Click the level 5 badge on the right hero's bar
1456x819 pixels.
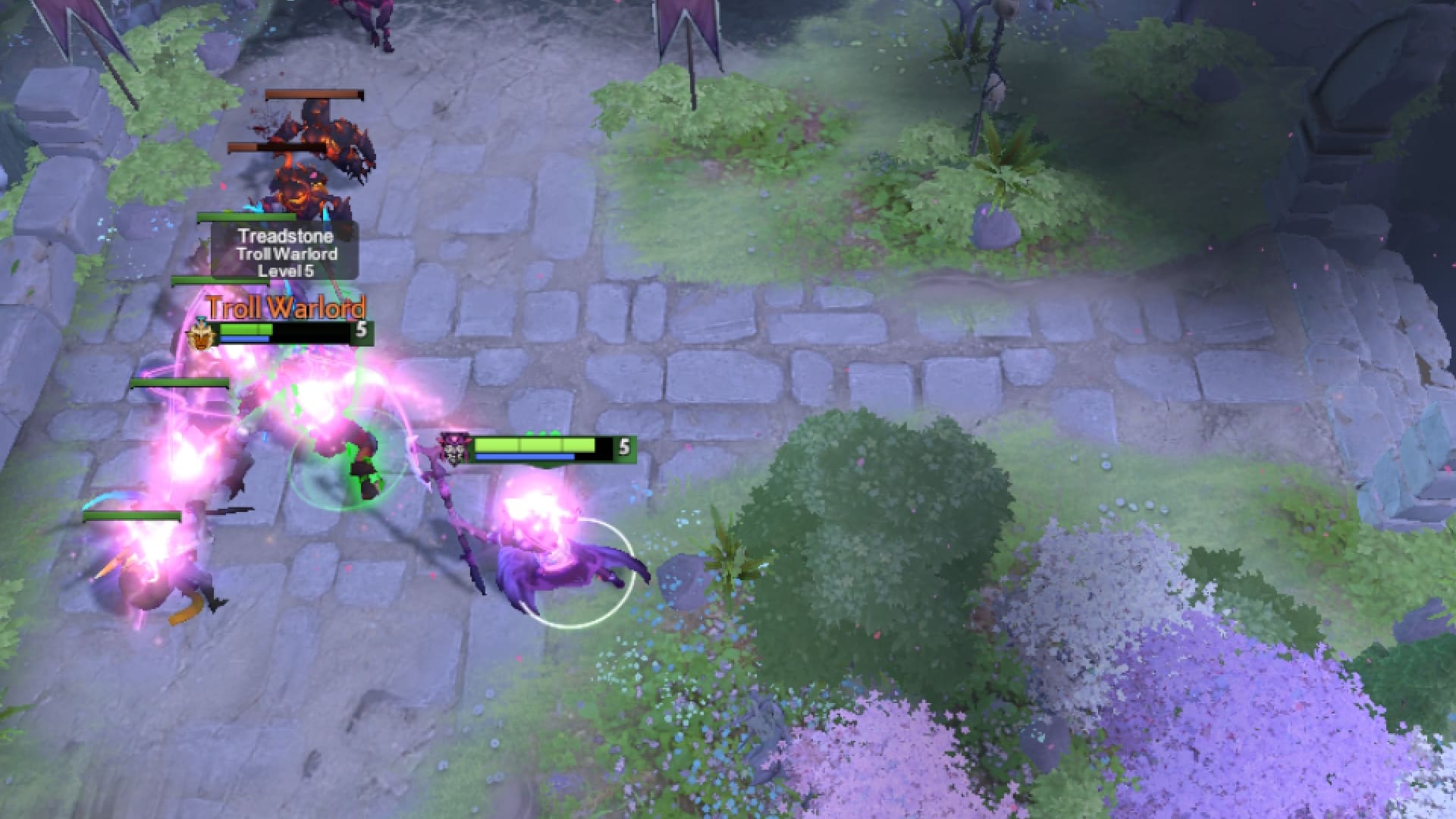[x=625, y=448]
